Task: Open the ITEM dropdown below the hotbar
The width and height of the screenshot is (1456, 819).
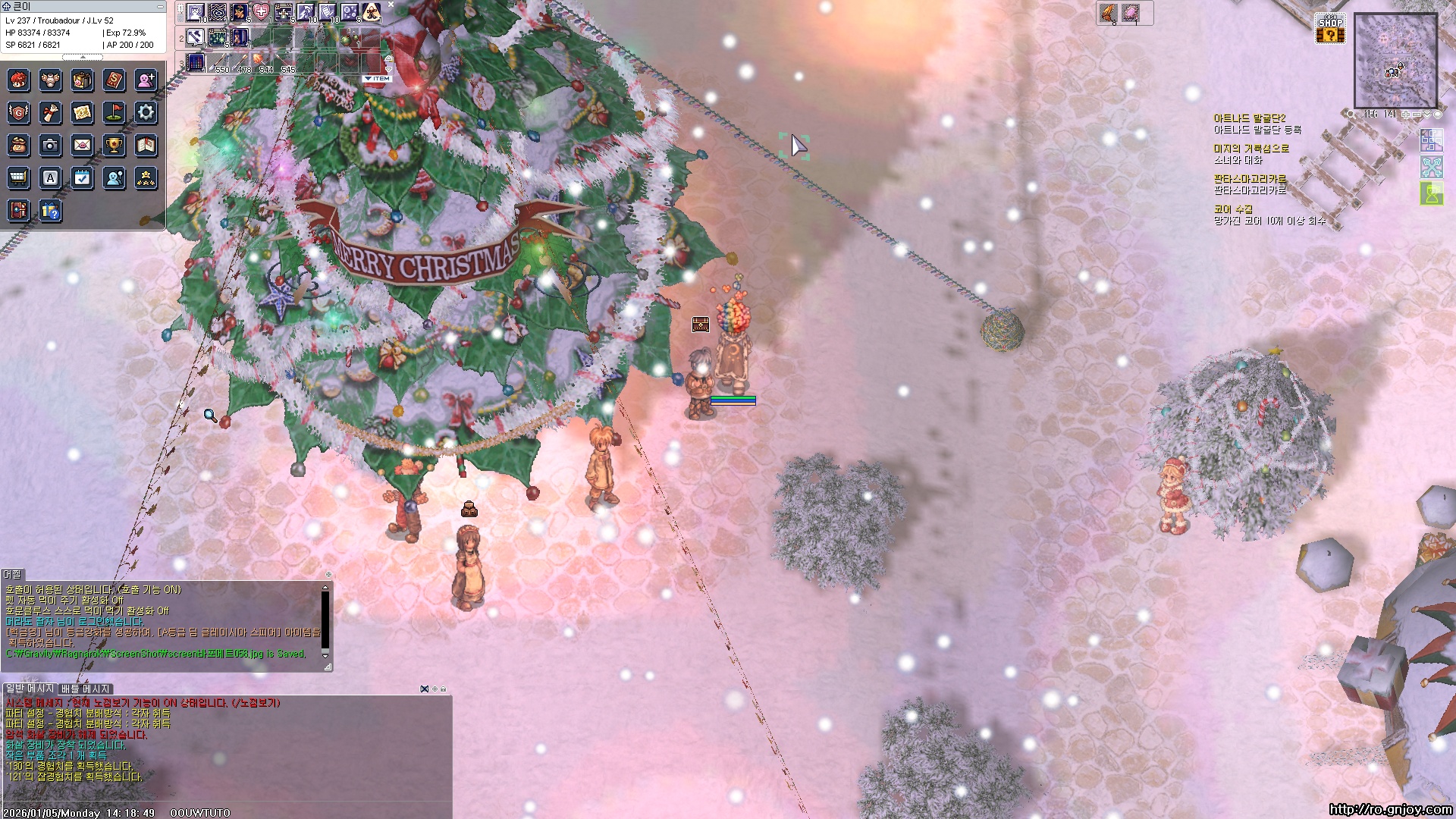Action: [x=377, y=79]
